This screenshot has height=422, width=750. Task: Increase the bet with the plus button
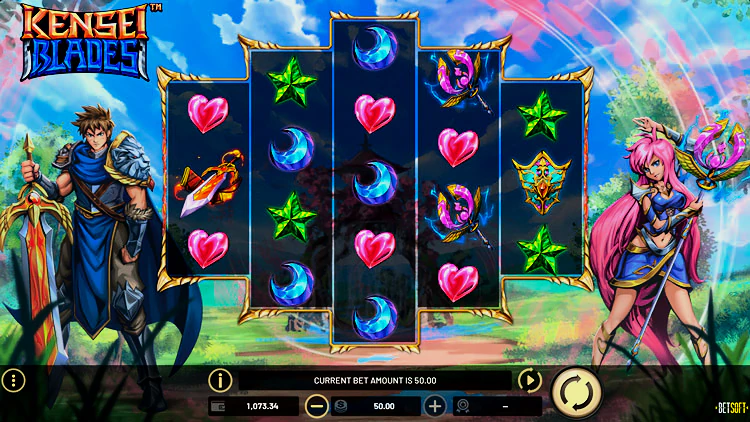point(435,407)
